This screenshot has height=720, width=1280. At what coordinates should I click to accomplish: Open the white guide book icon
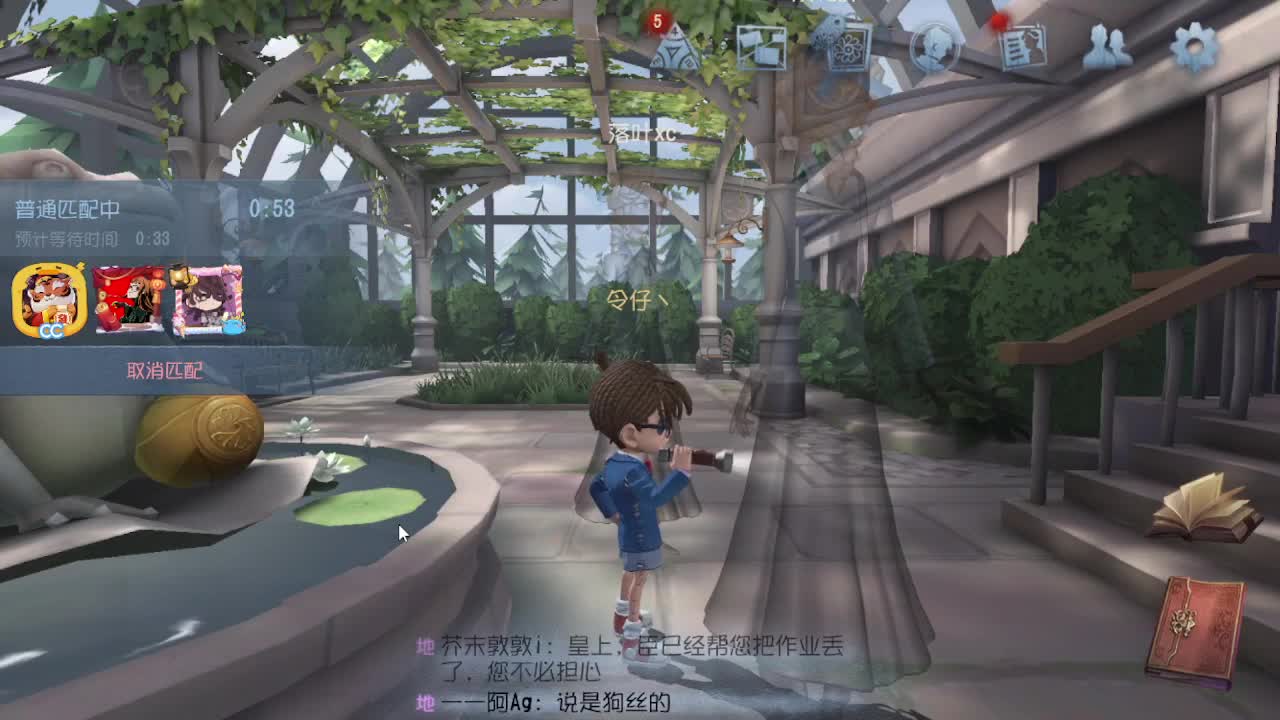click(x=1204, y=512)
